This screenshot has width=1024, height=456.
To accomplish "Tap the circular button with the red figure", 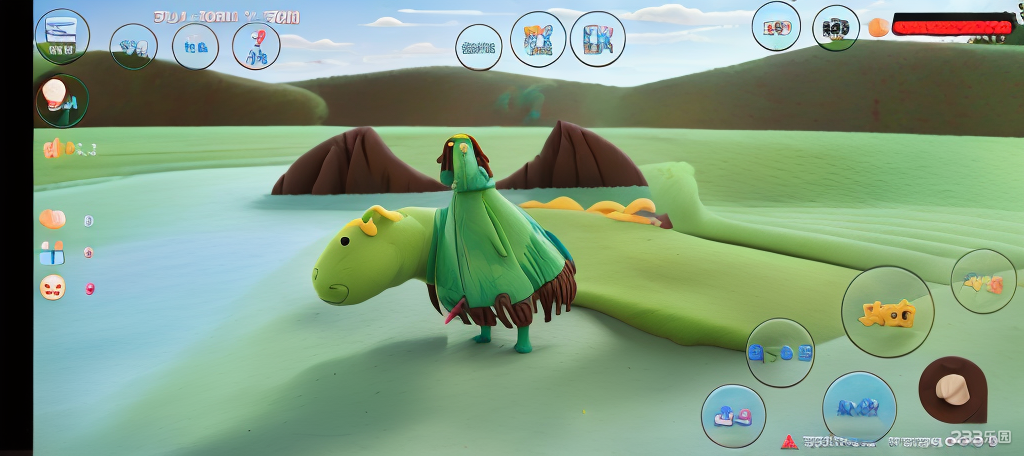I will tap(256, 46).
